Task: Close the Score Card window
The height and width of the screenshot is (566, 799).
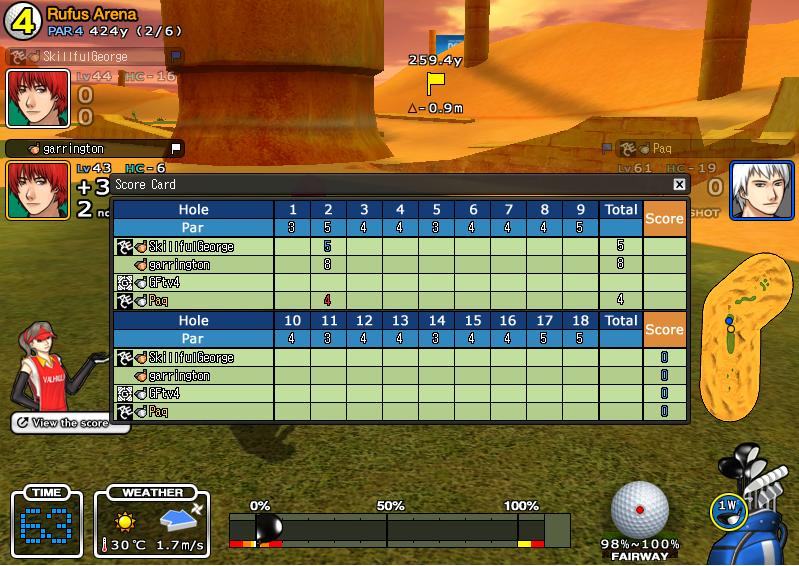Action: click(679, 184)
